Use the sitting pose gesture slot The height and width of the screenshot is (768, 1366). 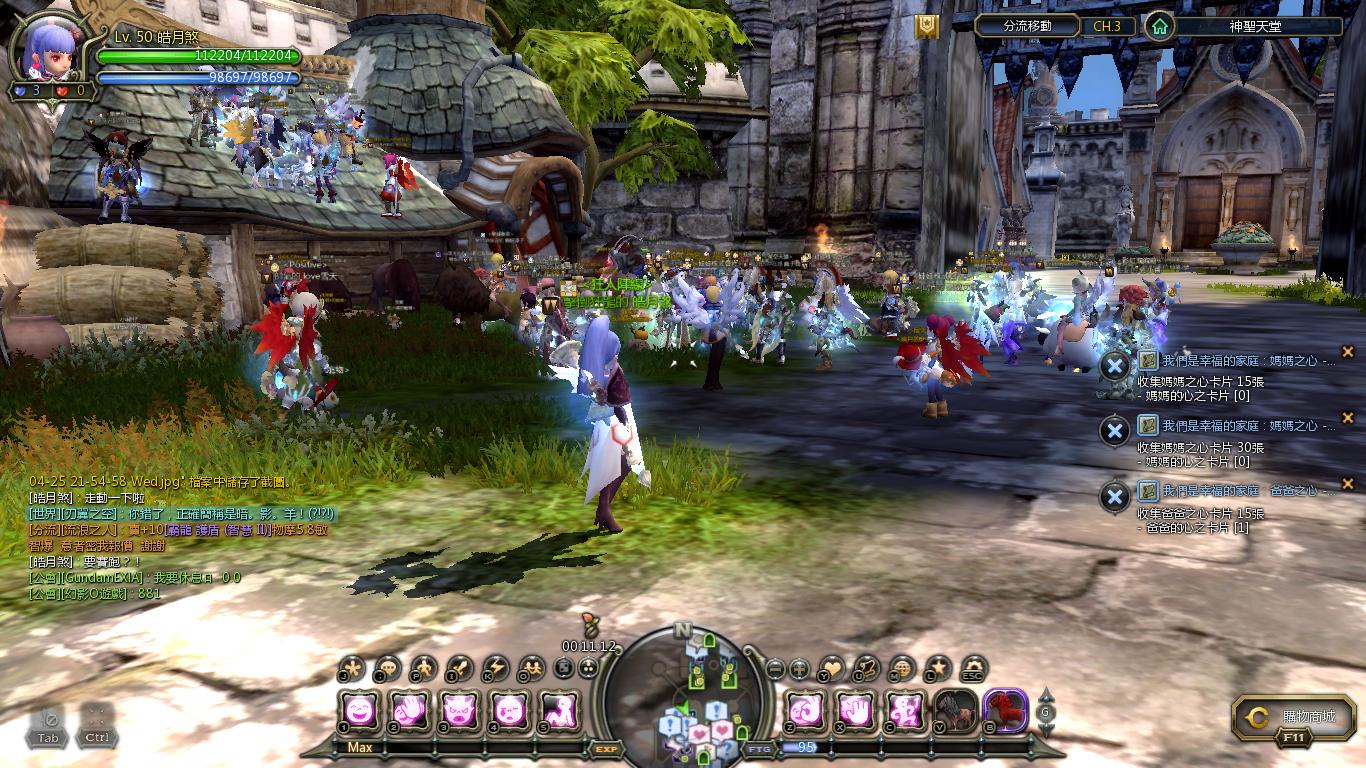tap(558, 710)
